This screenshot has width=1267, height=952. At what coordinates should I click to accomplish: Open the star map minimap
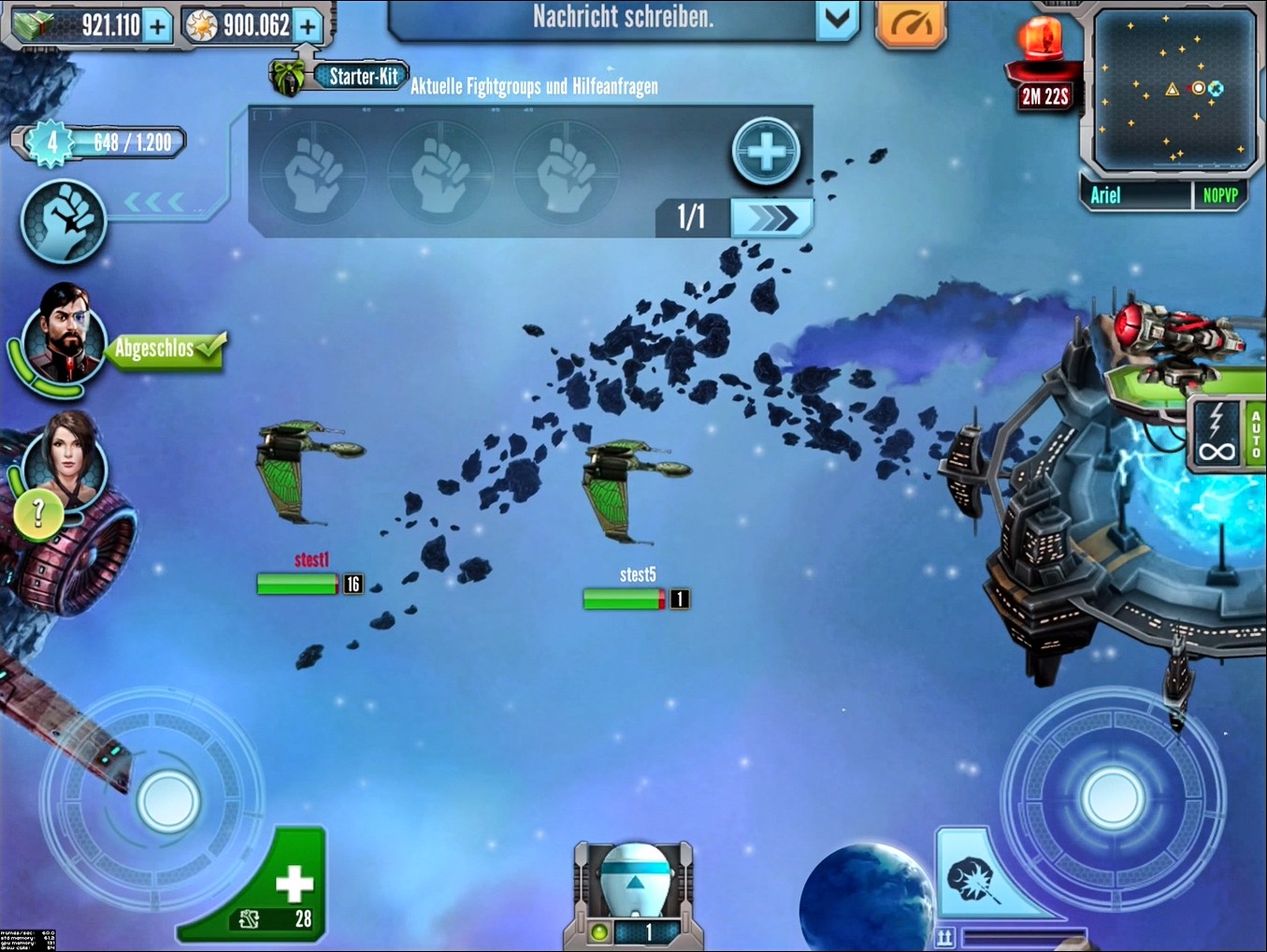(1173, 89)
